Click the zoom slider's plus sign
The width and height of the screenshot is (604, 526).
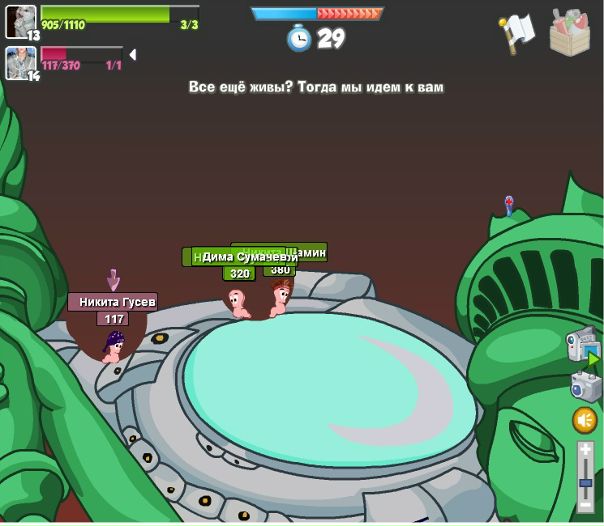(x=585, y=450)
